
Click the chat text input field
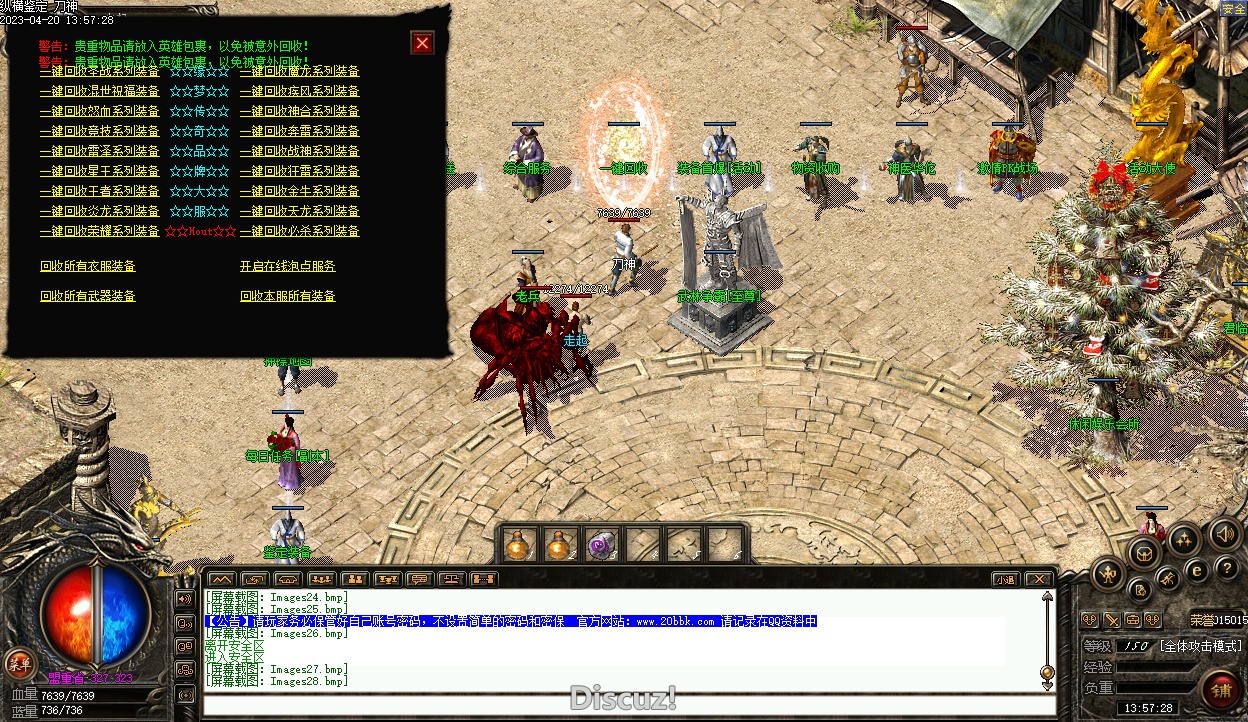pos(620,704)
